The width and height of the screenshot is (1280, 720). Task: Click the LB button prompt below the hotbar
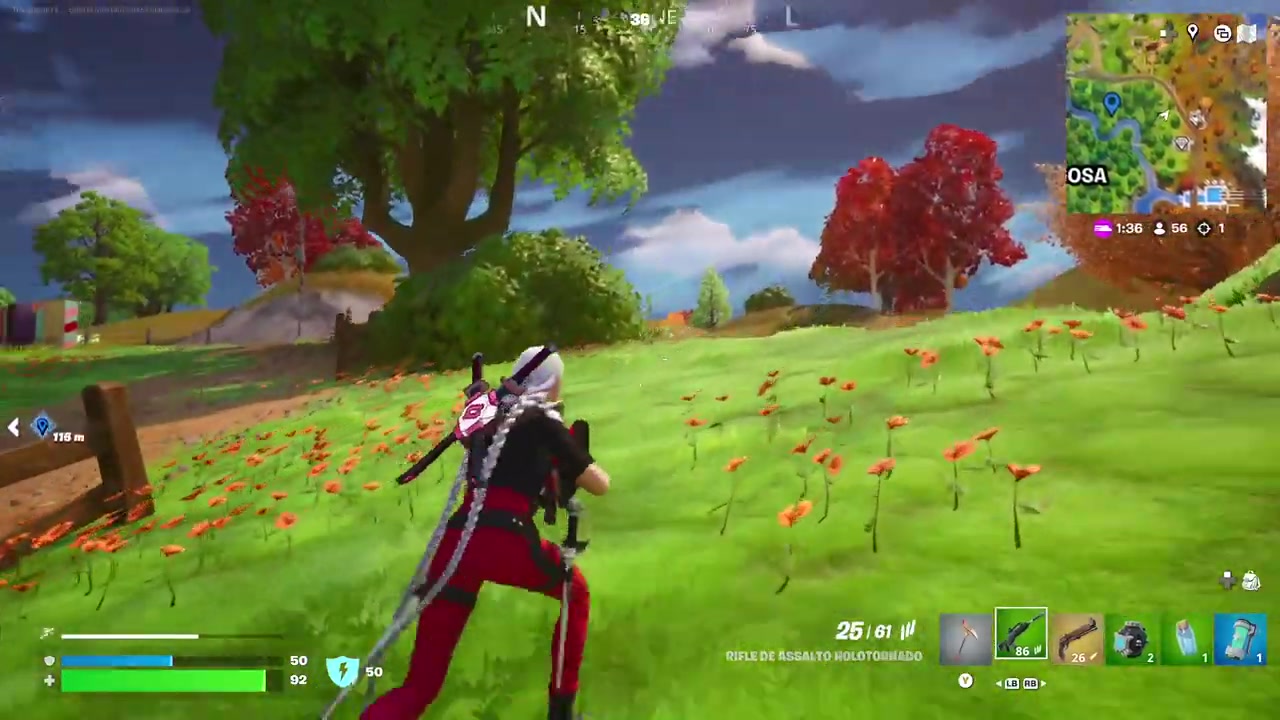[x=1012, y=683]
